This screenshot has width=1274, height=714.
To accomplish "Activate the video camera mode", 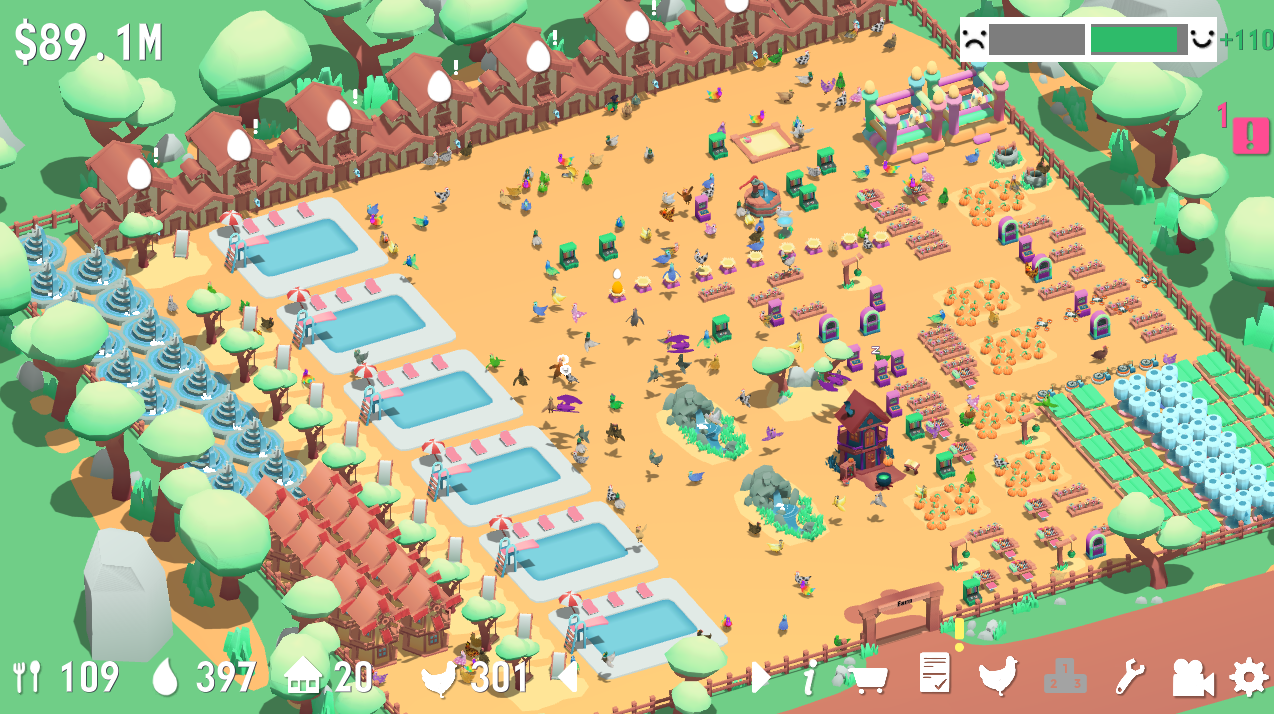I will coord(1192,678).
